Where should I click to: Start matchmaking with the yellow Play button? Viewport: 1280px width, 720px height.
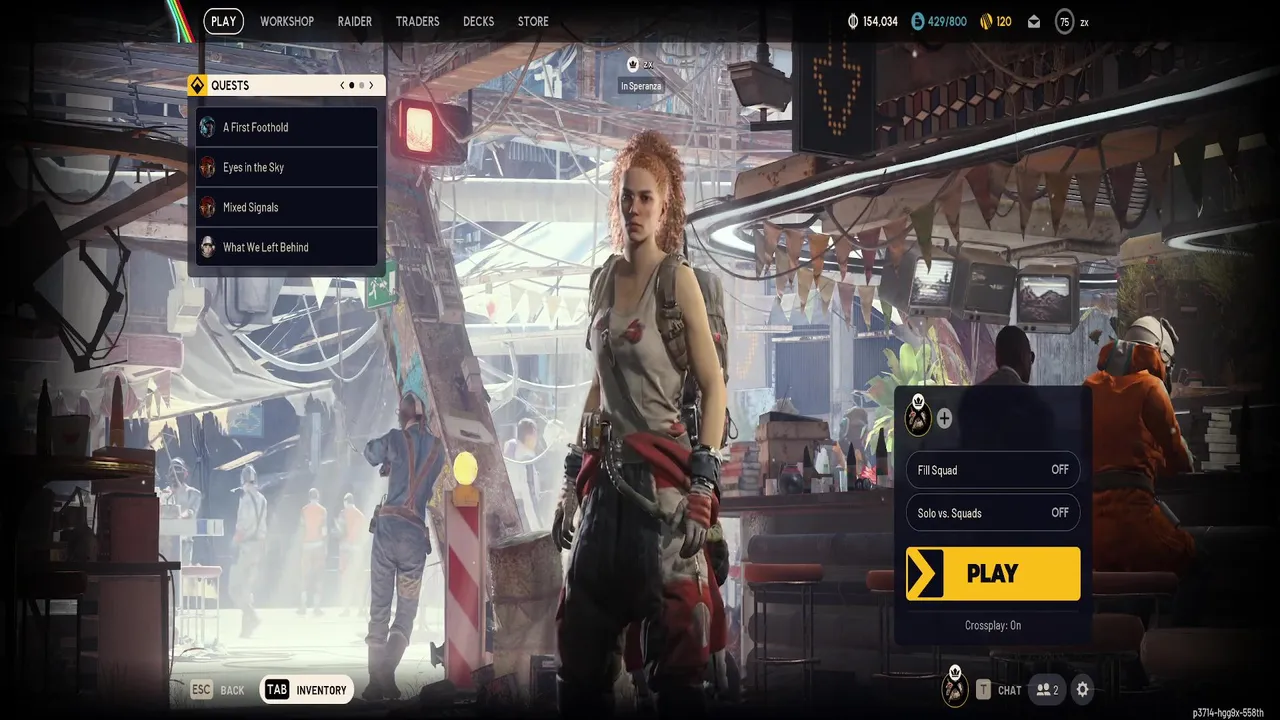point(992,573)
